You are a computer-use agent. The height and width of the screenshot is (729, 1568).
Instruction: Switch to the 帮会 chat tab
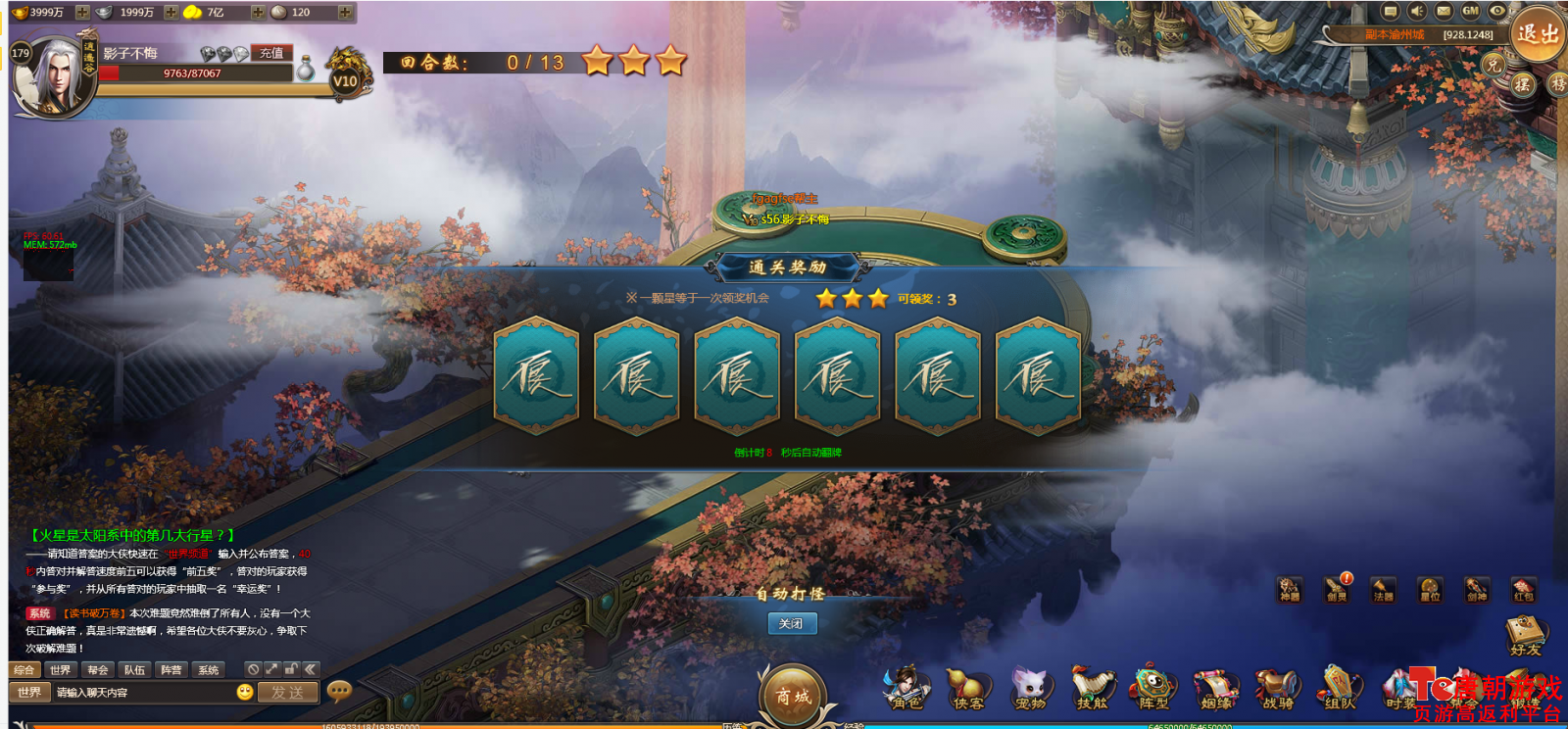coord(97,670)
